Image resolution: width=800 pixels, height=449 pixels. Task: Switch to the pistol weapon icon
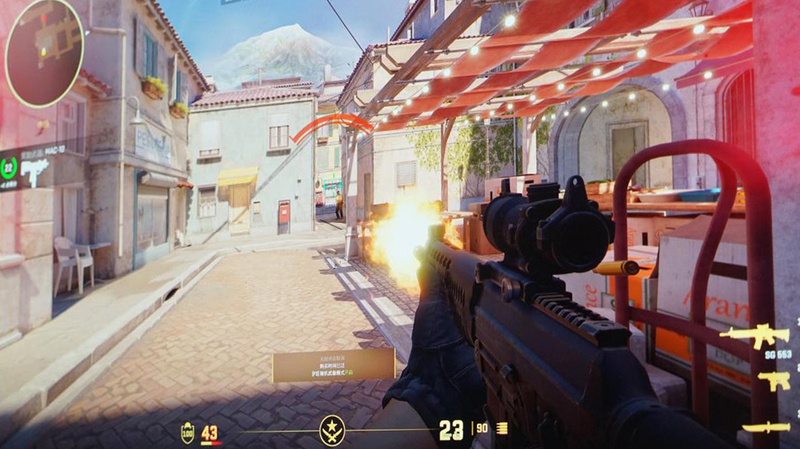[x=773, y=380]
